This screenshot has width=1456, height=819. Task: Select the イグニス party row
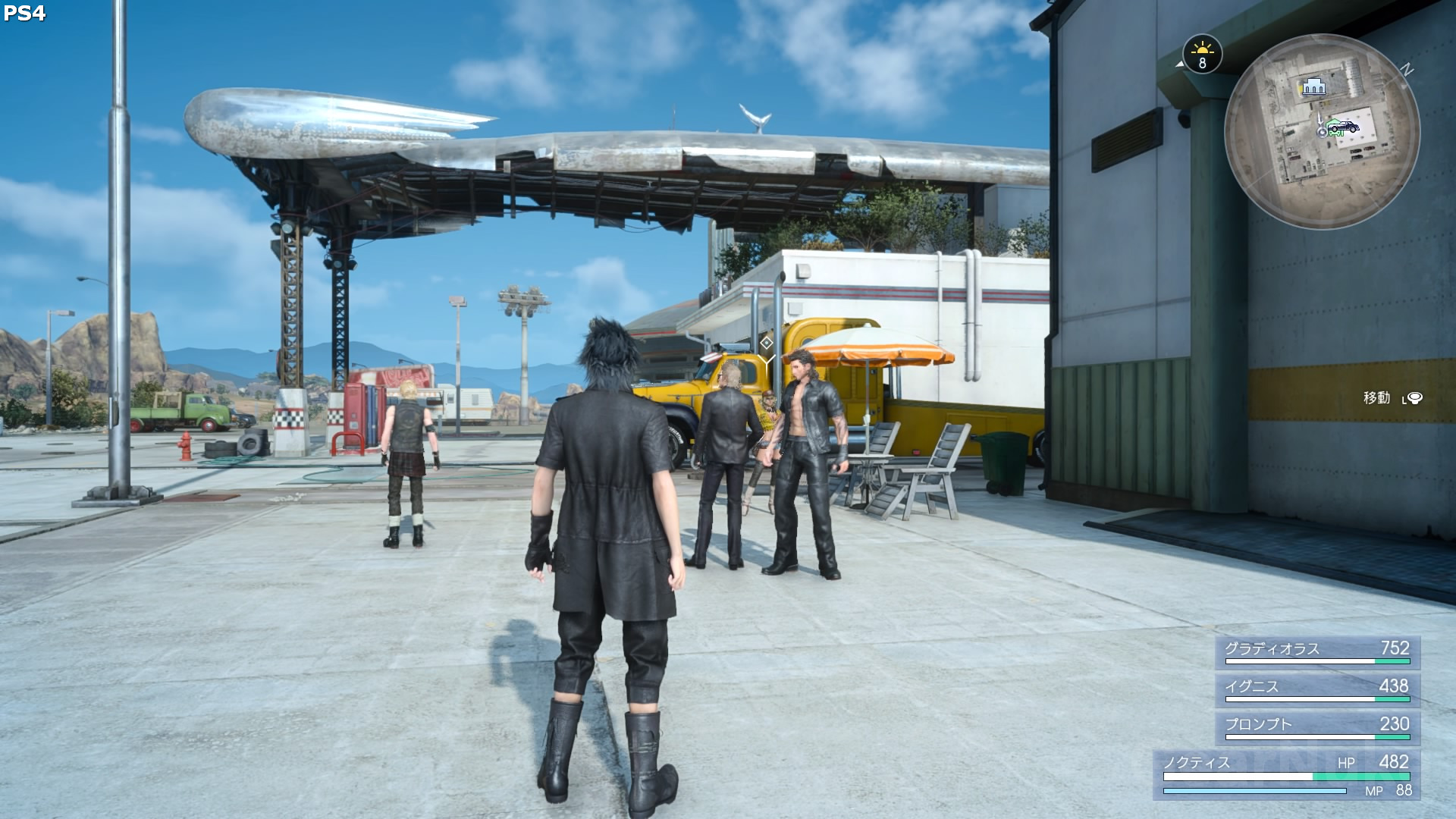point(1317,689)
